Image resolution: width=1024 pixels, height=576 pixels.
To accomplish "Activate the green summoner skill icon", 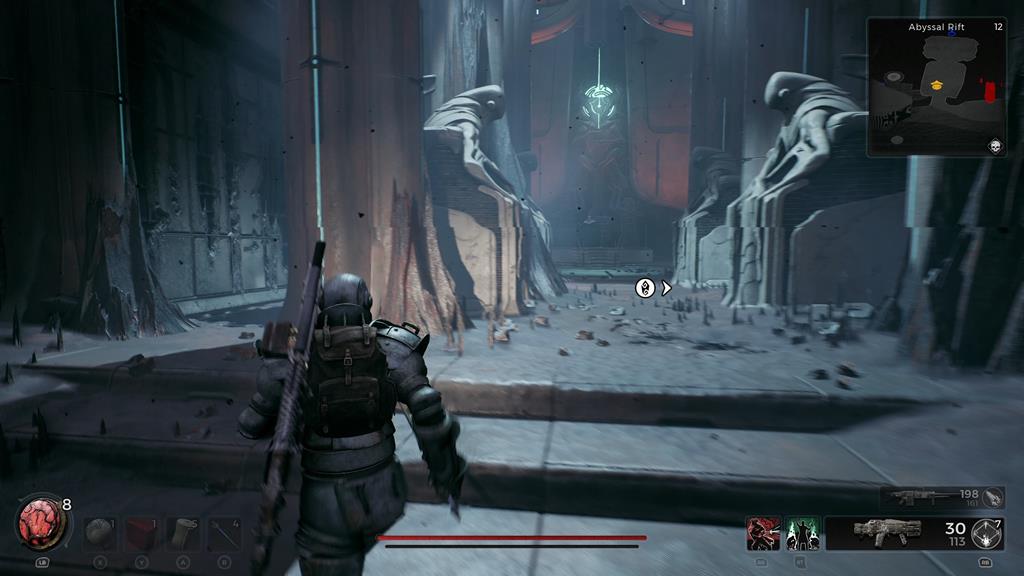I will (803, 533).
